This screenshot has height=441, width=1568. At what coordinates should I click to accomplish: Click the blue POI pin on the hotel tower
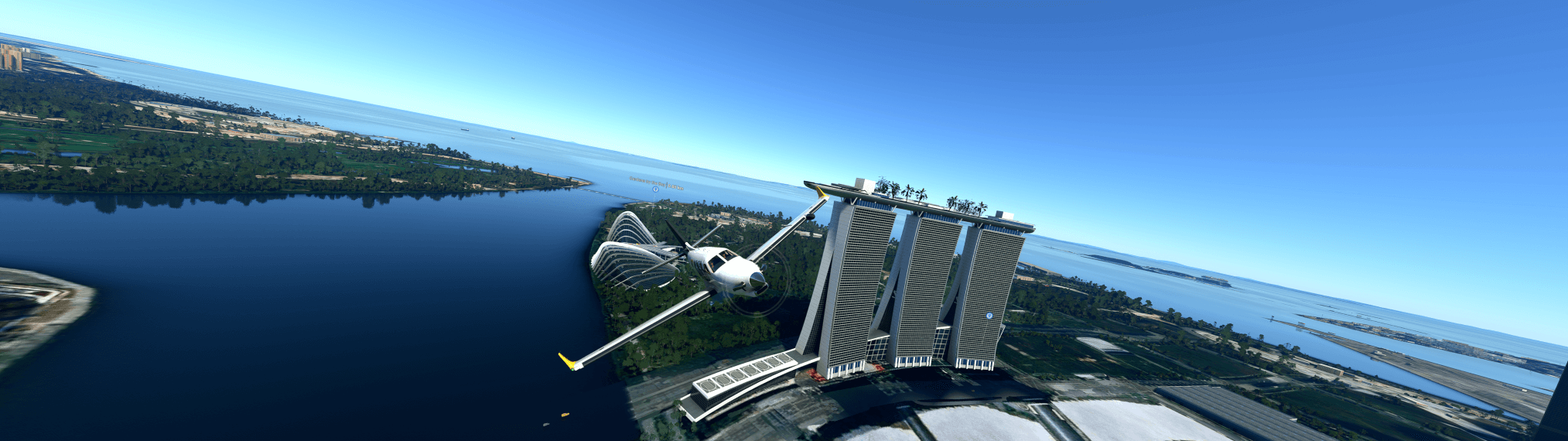coord(989,316)
